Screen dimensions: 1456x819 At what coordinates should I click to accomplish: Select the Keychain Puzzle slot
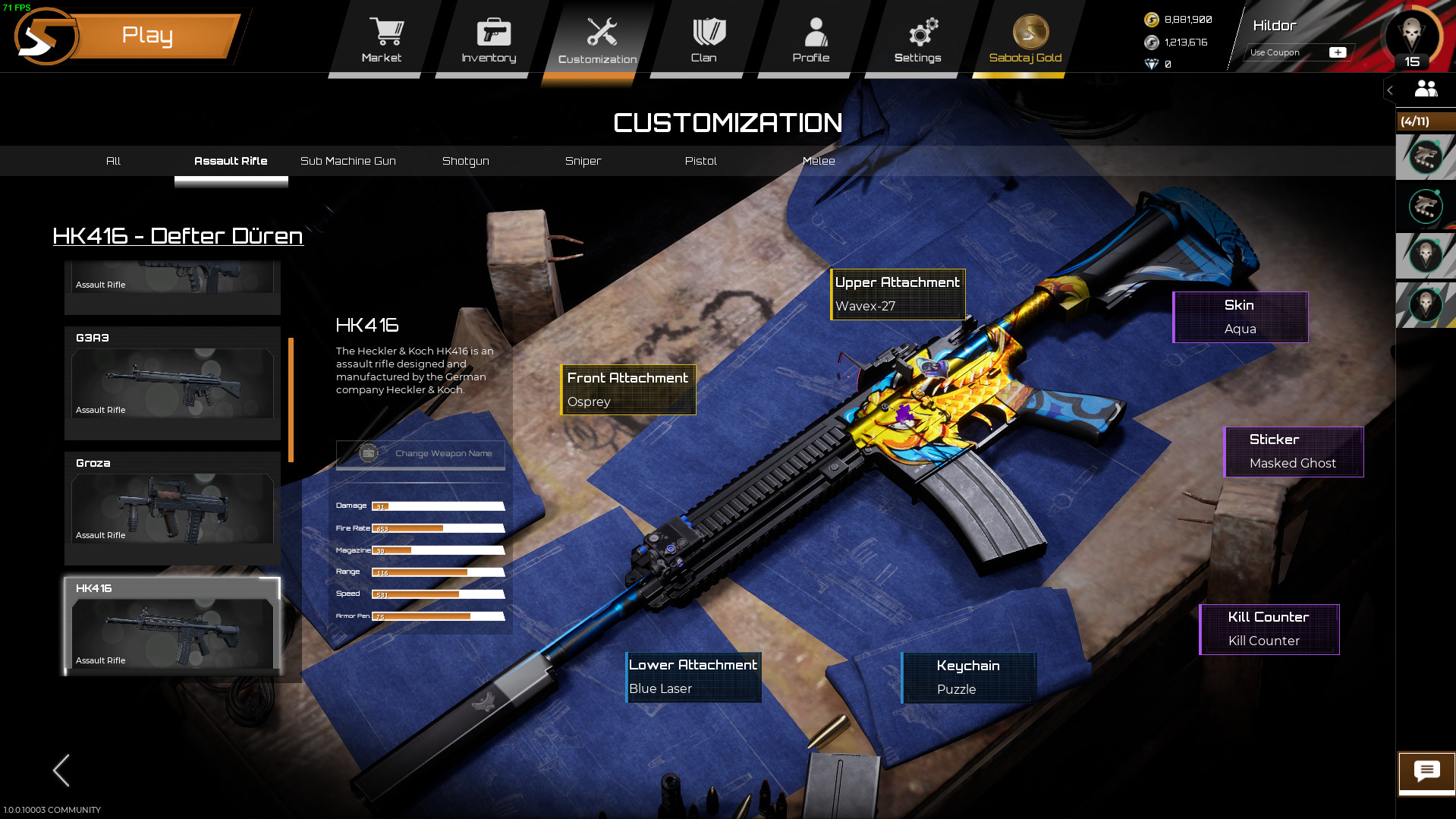pos(968,677)
